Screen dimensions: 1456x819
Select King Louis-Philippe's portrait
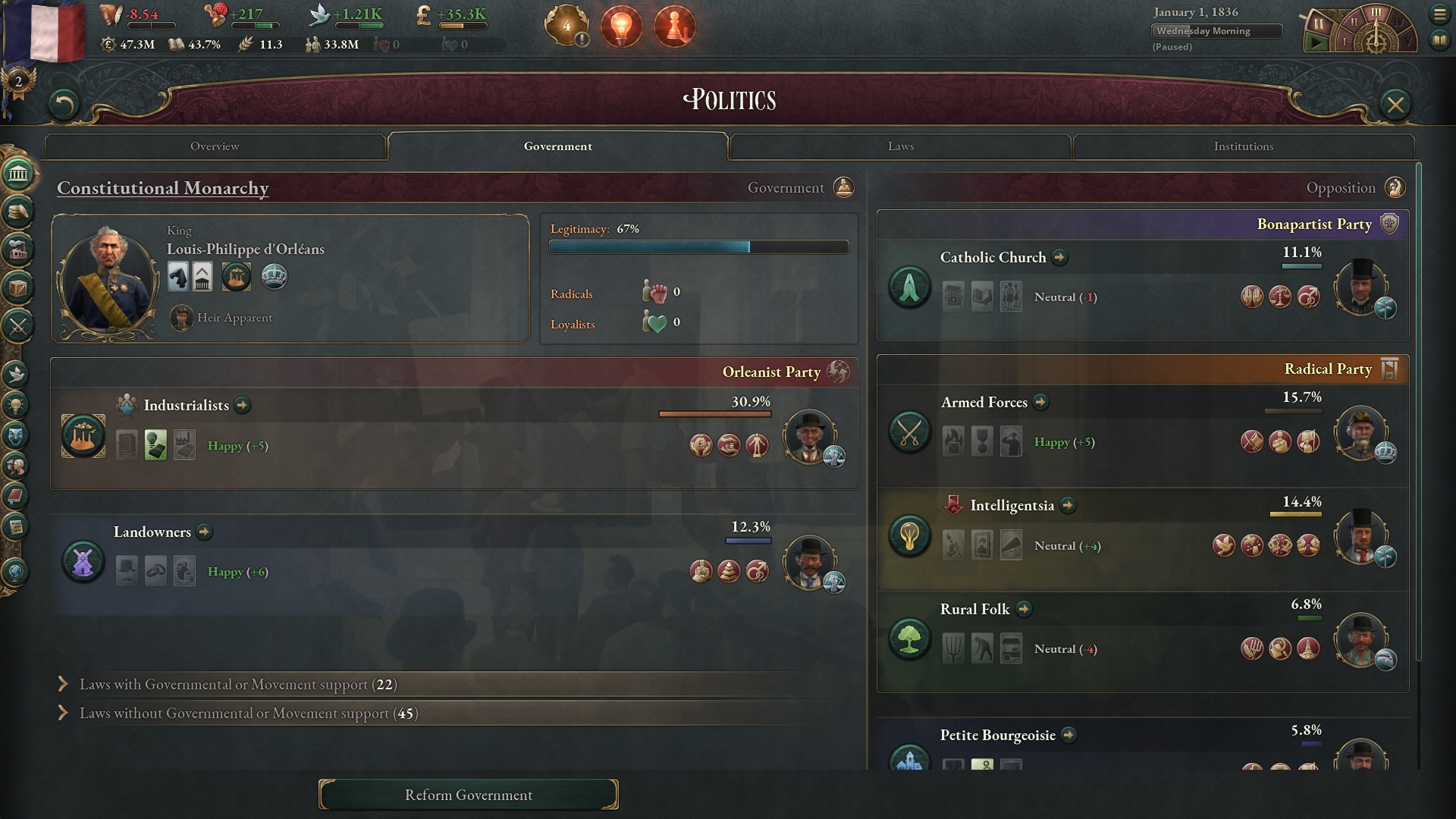coord(108,279)
